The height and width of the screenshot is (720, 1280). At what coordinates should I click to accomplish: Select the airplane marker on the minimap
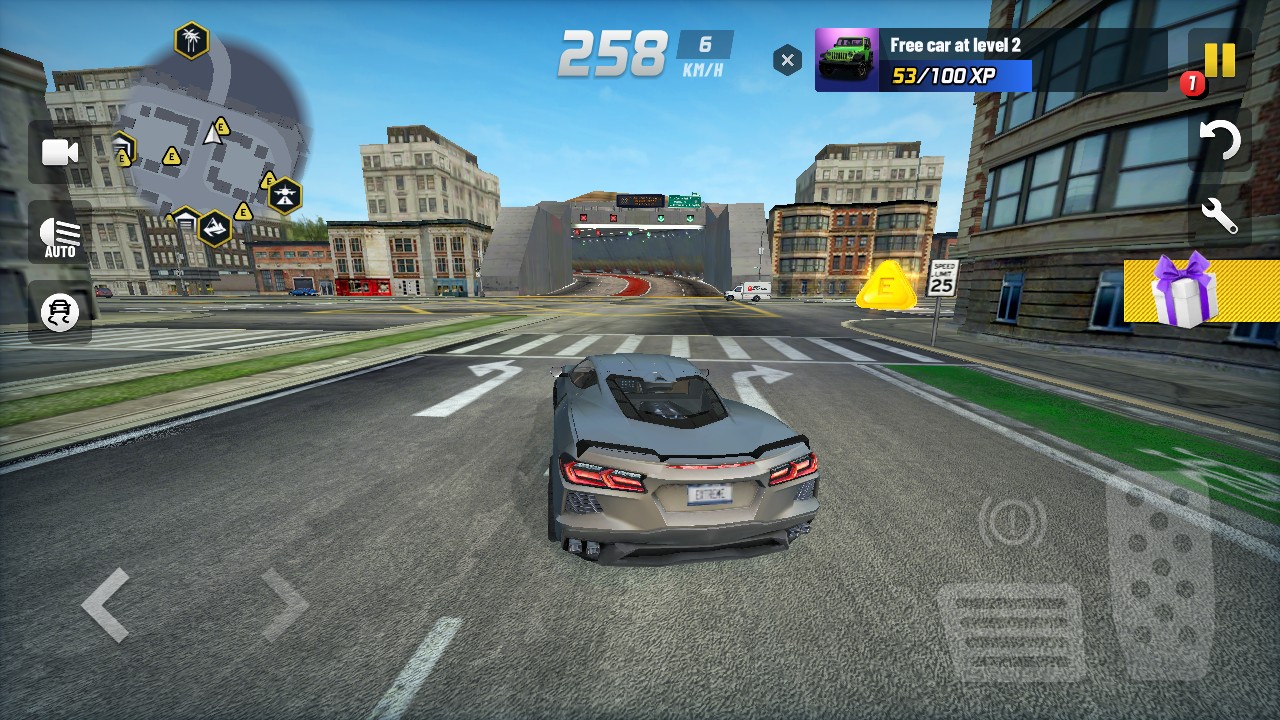click(285, 196)
